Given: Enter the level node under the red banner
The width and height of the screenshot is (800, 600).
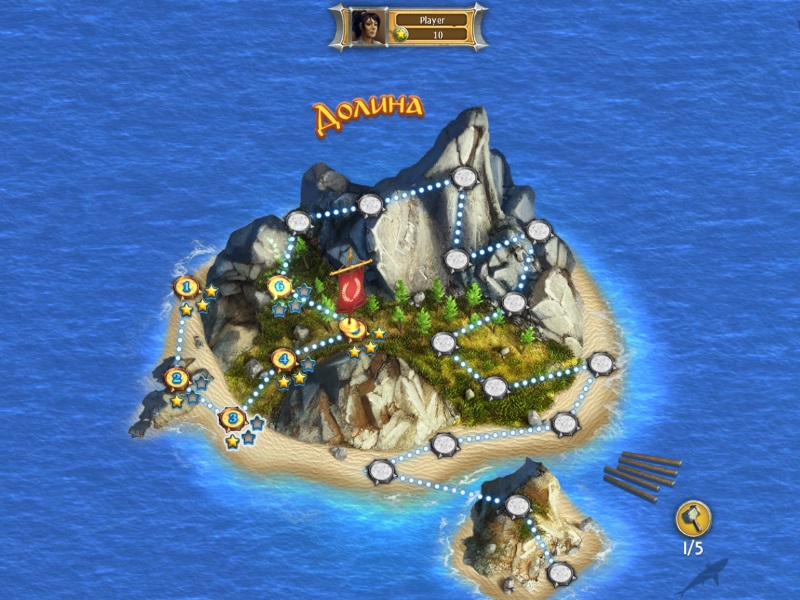Looking at the screenshot, I should pyautogui.click(x=350, y=326).
